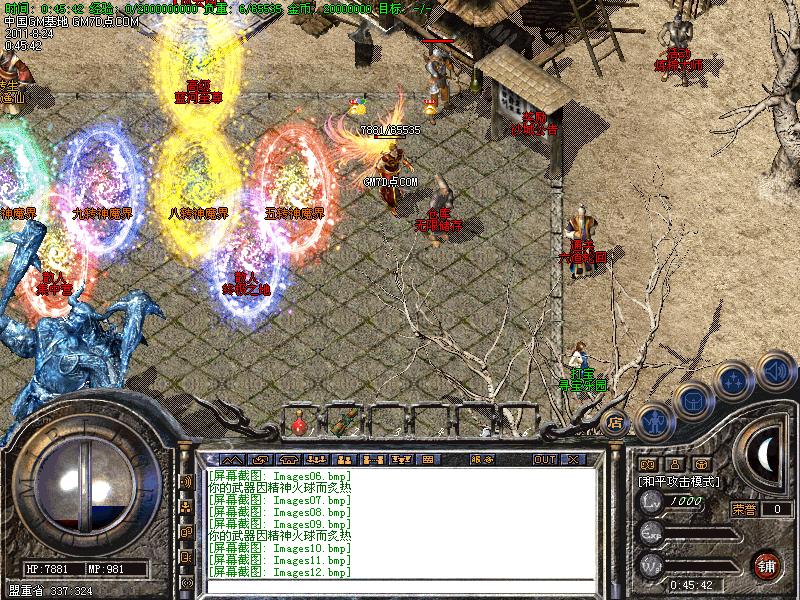Close the game with the X button

point(573,459)
